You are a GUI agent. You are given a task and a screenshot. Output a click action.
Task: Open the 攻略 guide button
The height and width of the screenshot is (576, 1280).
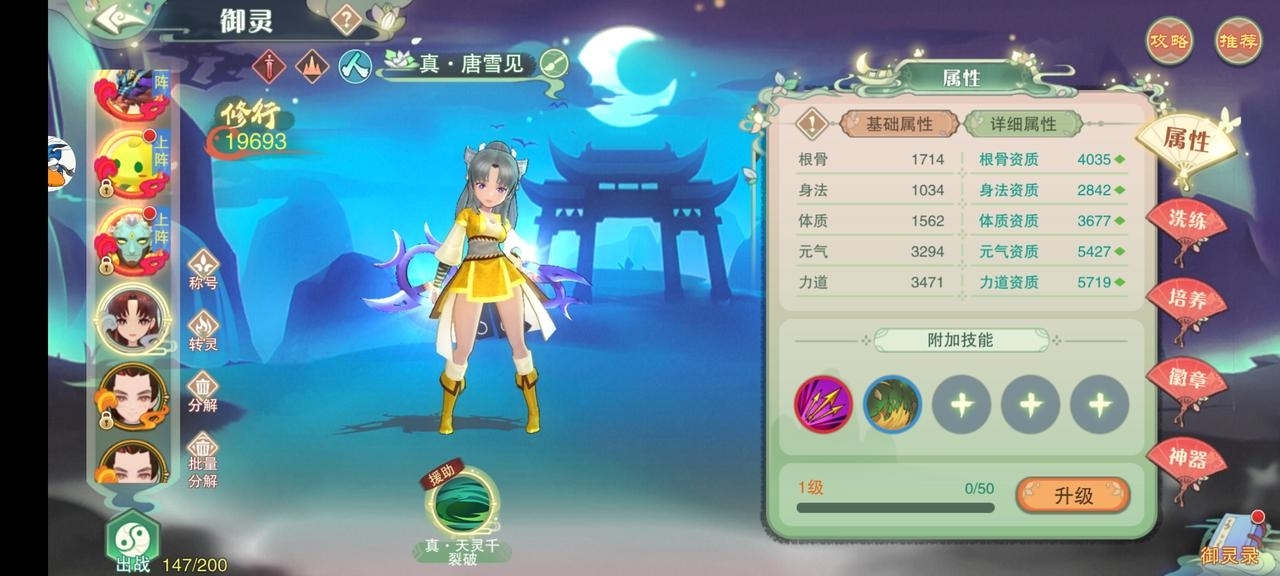(1169, 41)
